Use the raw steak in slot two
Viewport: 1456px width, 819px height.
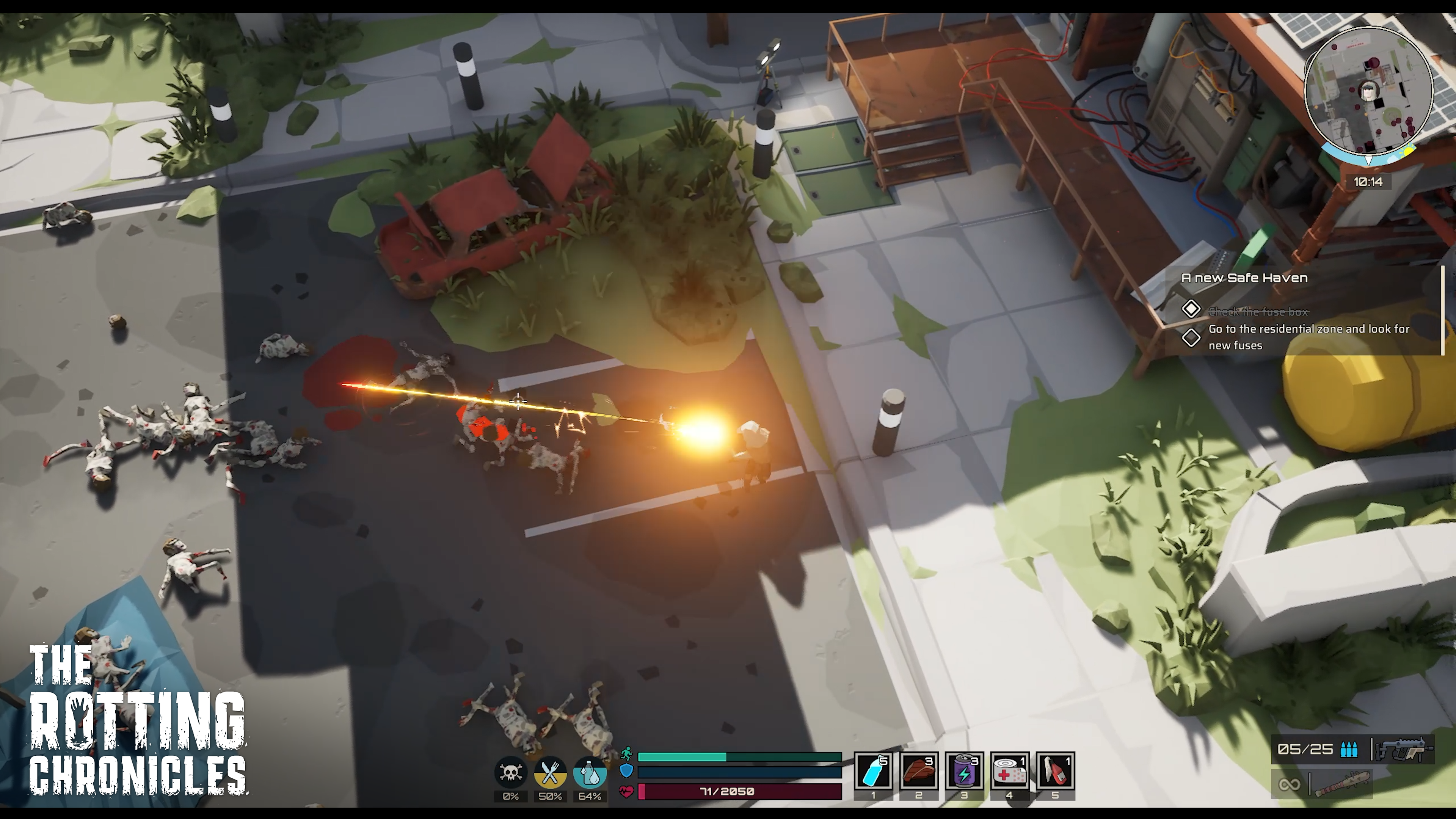click(x=919, y=771)
